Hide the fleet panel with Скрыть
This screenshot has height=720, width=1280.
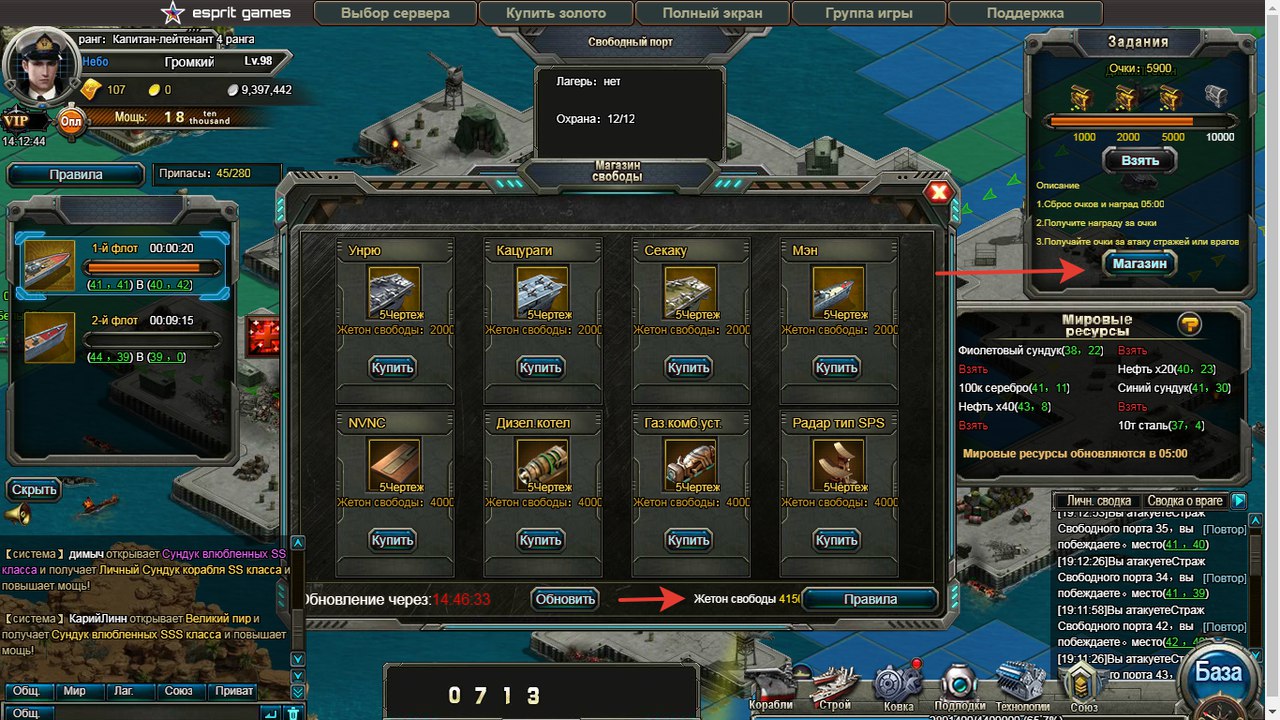point(35,490)
